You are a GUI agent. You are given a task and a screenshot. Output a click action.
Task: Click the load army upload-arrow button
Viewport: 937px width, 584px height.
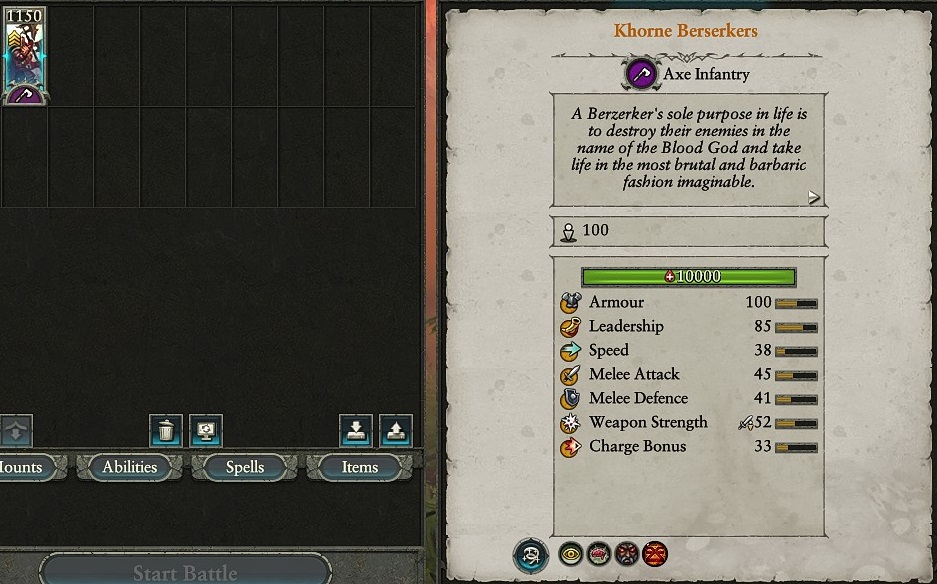pos(396,431)
